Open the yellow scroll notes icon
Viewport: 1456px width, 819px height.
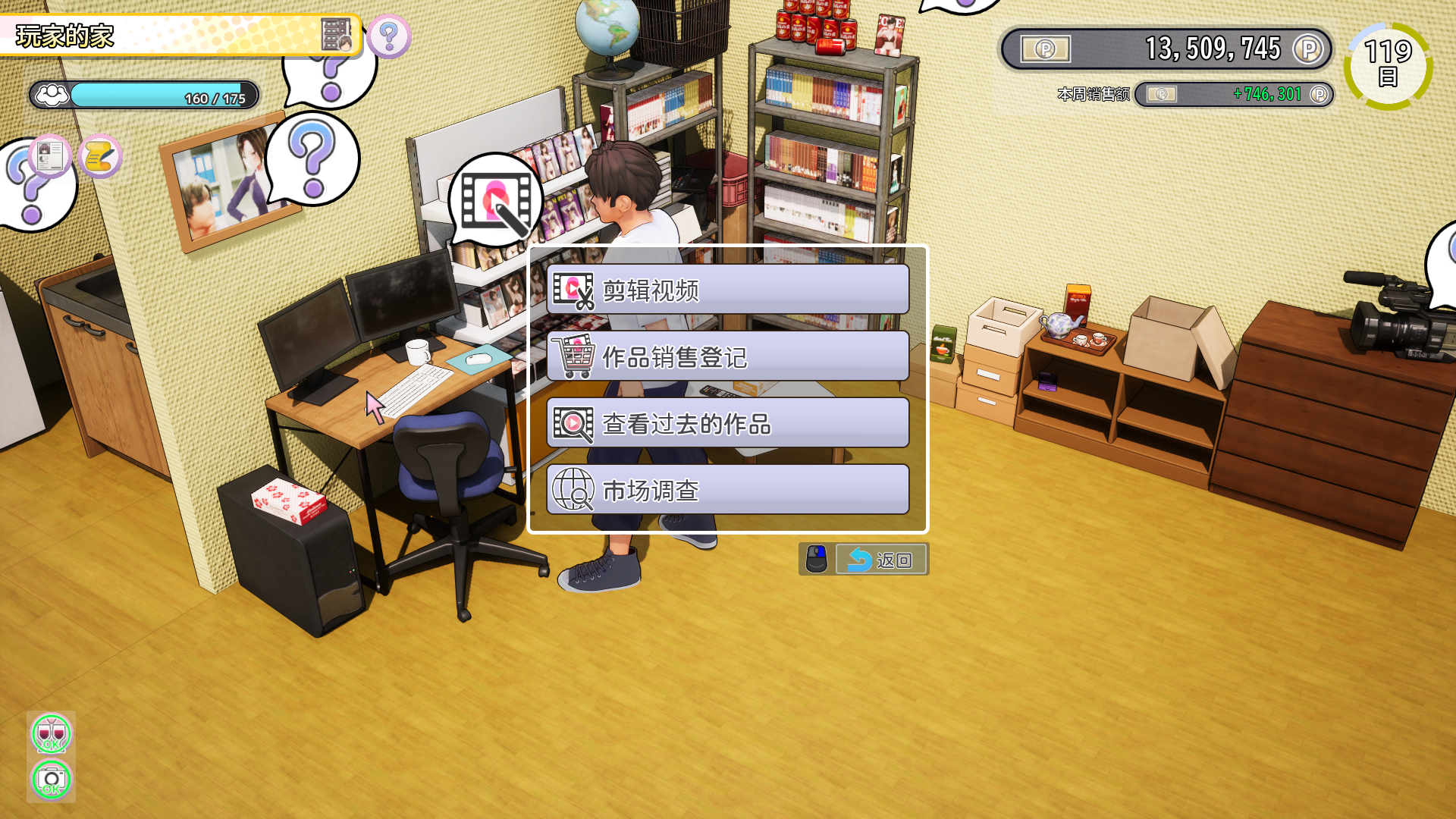(x=99, y=157)
